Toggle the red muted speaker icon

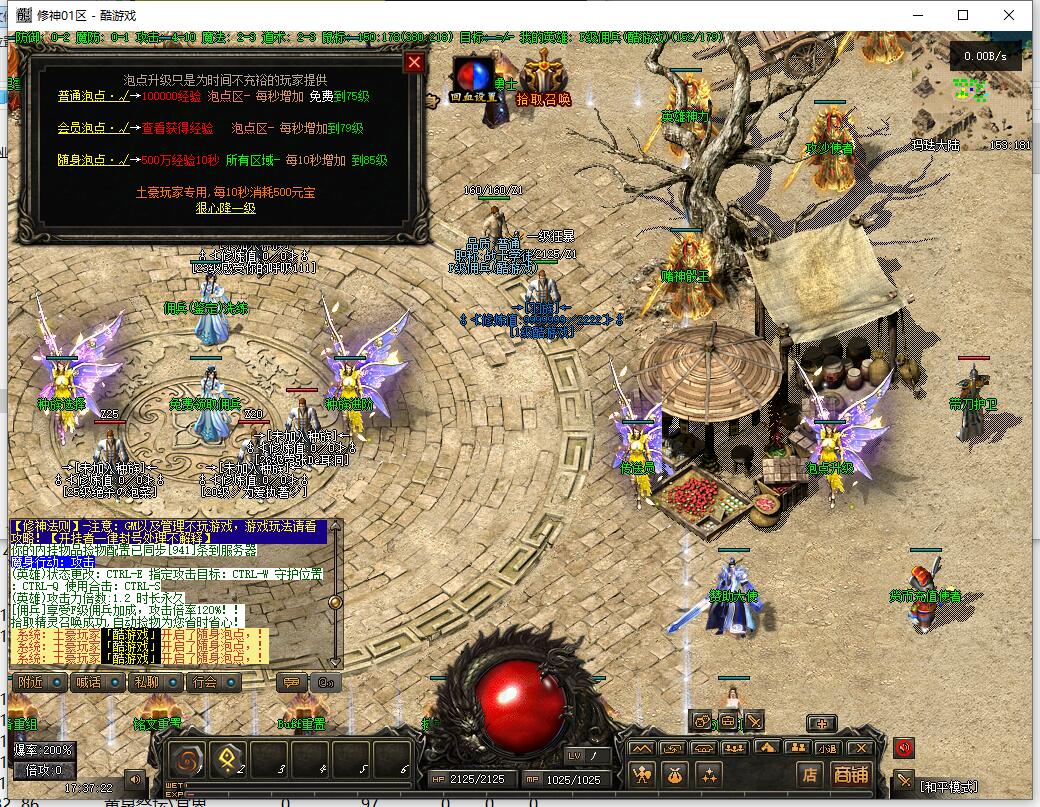click(x=904, y=748)
